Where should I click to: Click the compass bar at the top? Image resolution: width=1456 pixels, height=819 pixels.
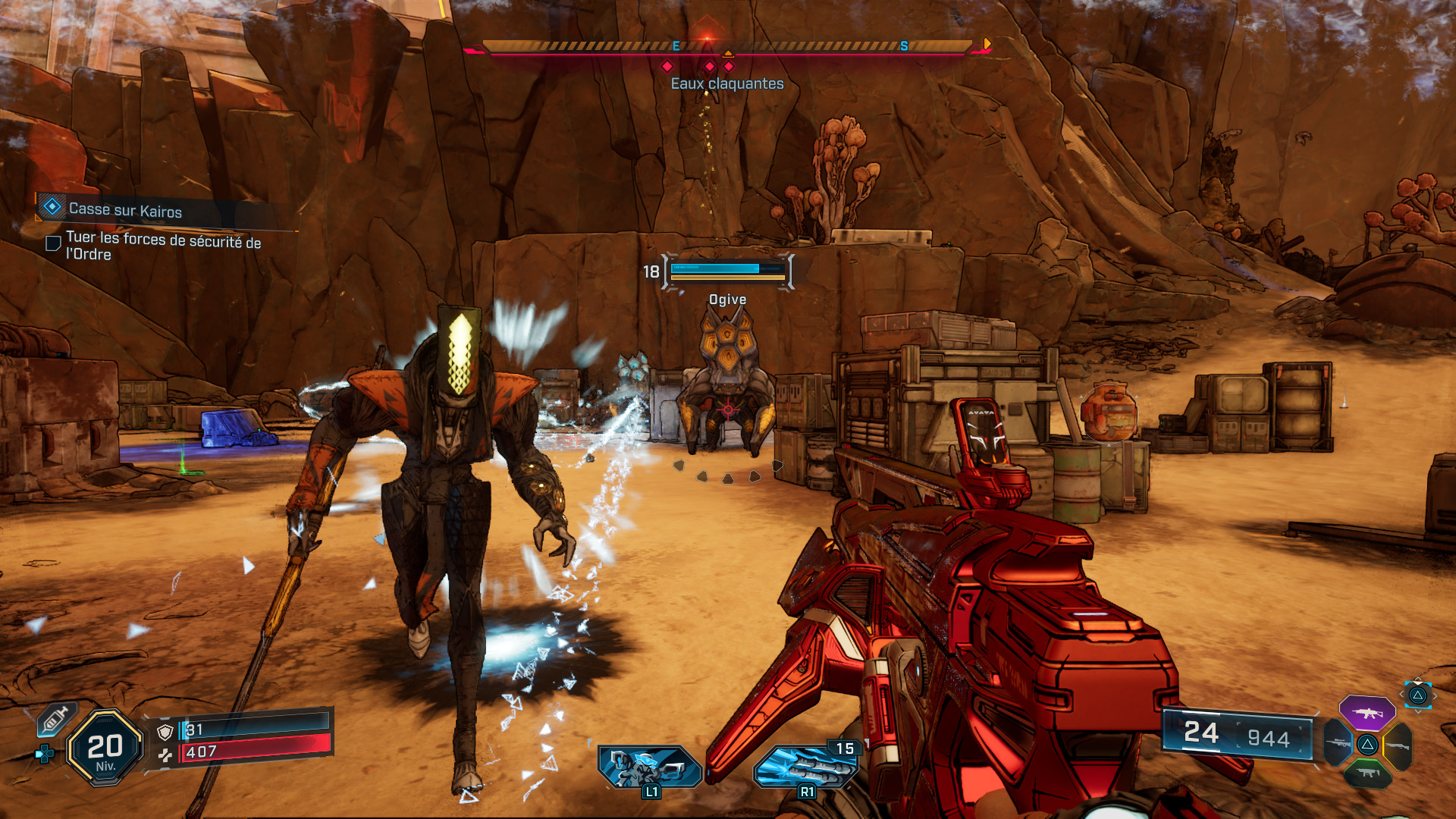click(x=726, y=47)
